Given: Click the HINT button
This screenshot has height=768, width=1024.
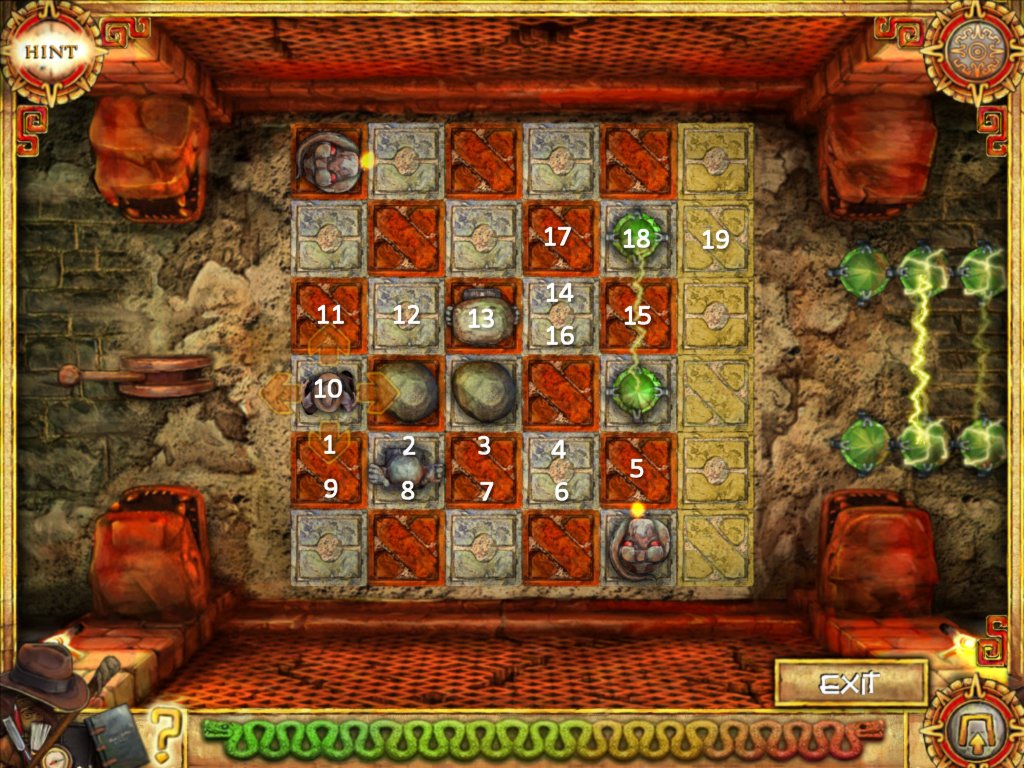Looking at the screenshot, I should (x=49, y=51).
